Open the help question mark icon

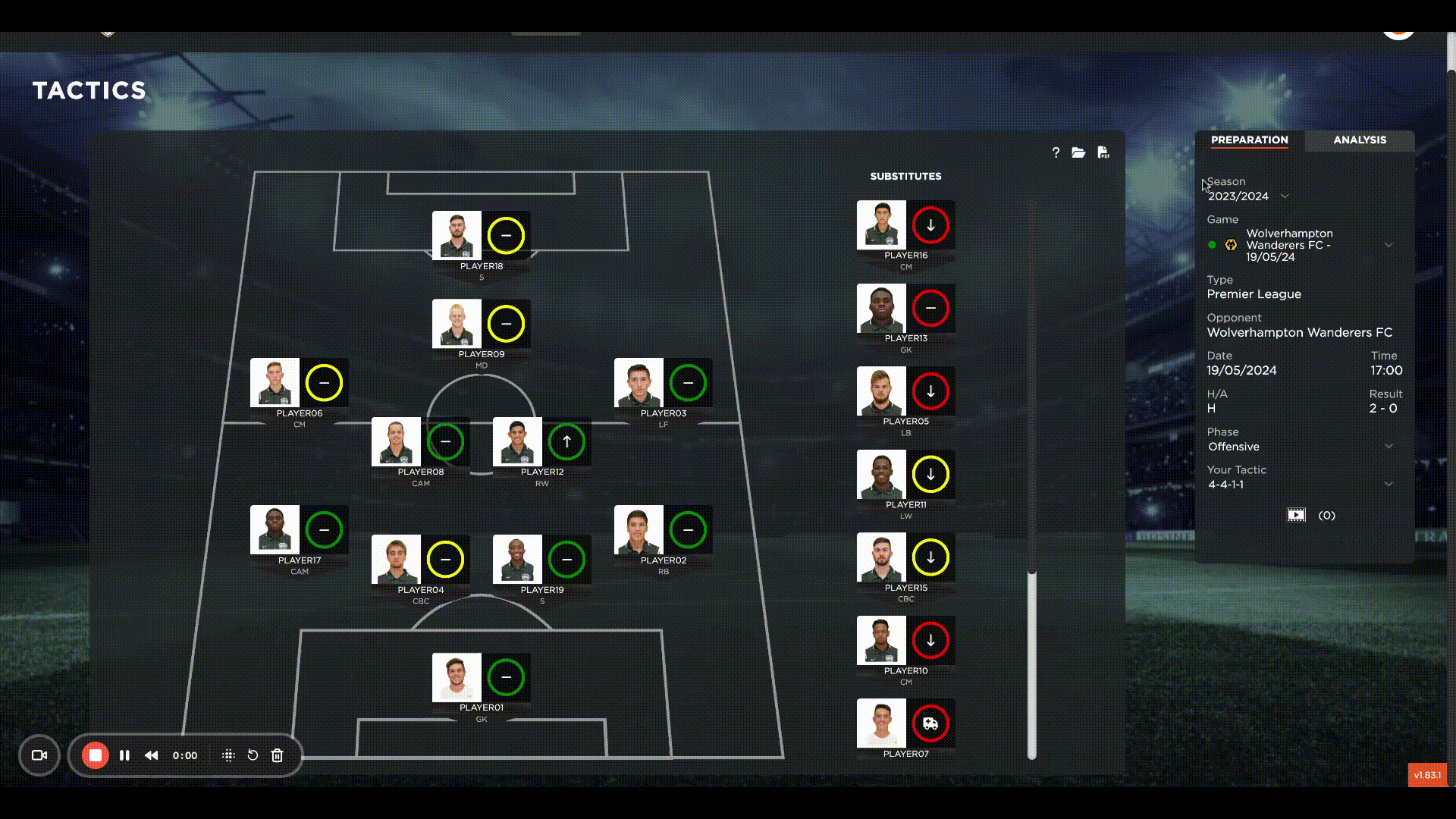pos(1056,152)
